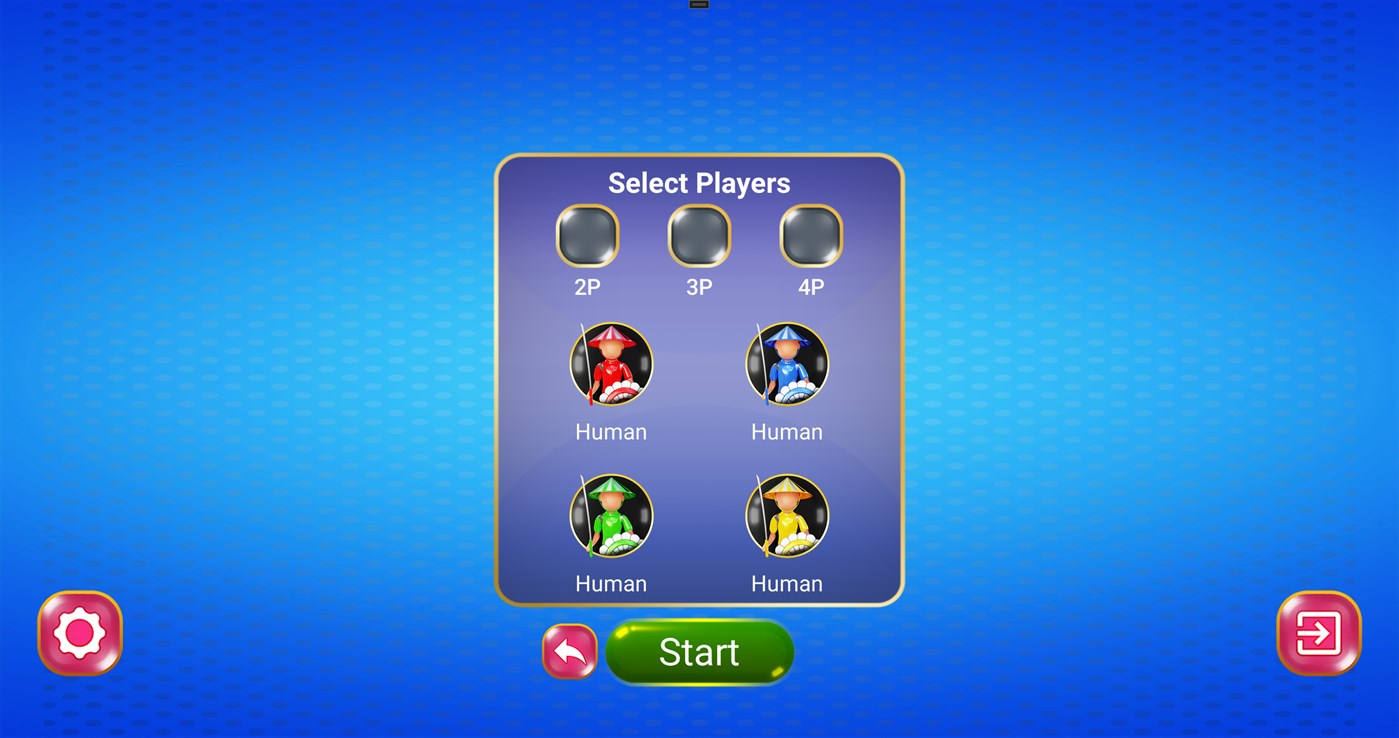Screen dimensions: 1399x738
Task: Toggle the green player's Human setting
Action: click(x=611, y=583)
